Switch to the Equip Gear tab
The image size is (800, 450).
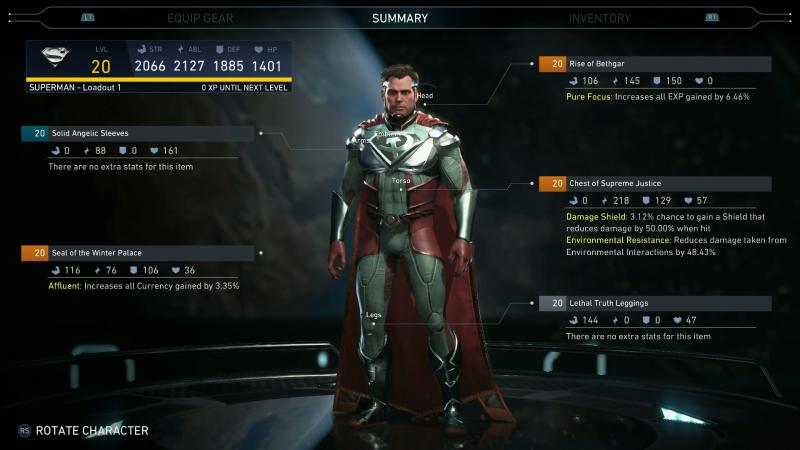(x=199, y=18)
